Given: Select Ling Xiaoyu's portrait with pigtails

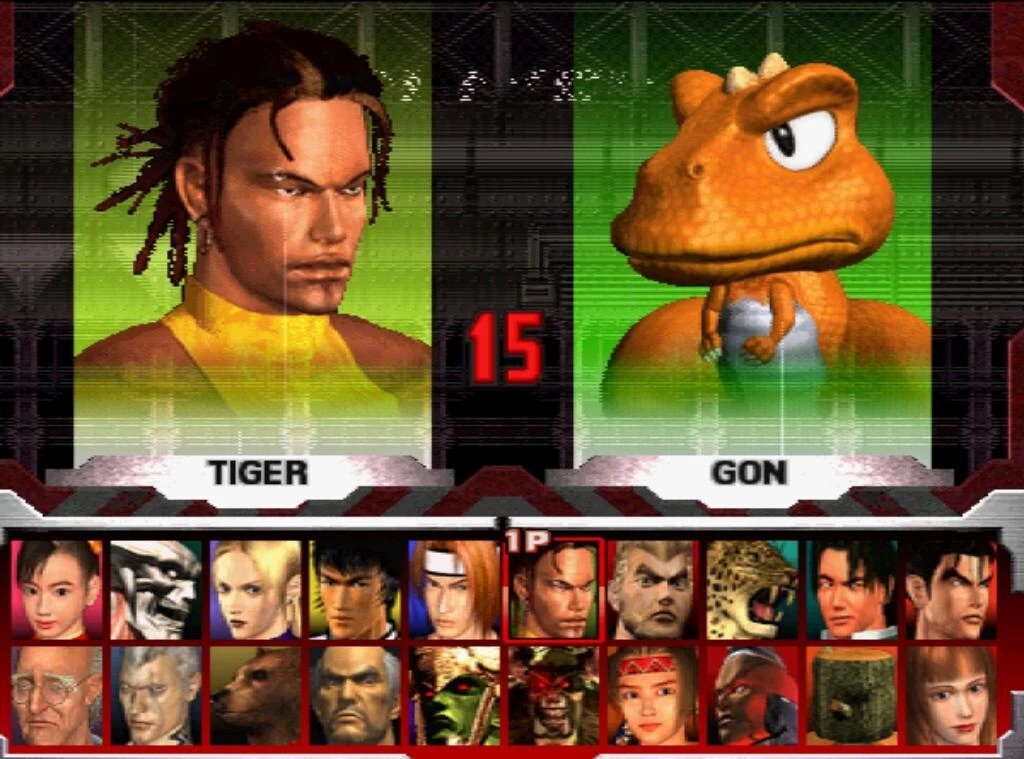Looking at the screenshot, I should (57, 589).
